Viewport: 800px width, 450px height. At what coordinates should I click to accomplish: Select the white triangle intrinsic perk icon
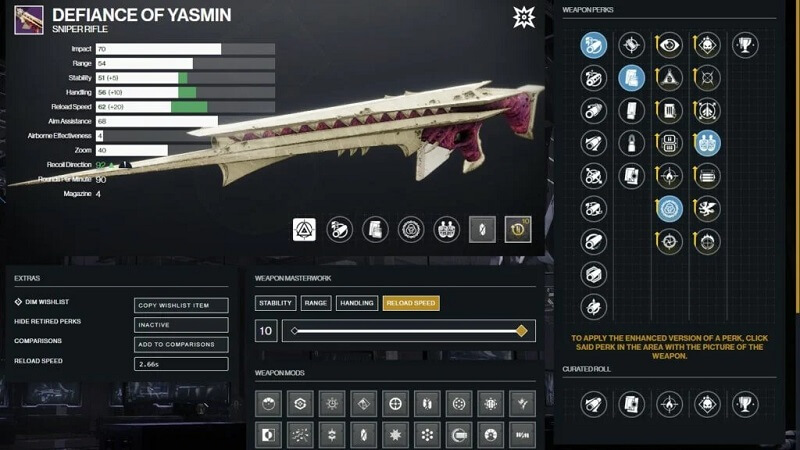coord(305,230)
